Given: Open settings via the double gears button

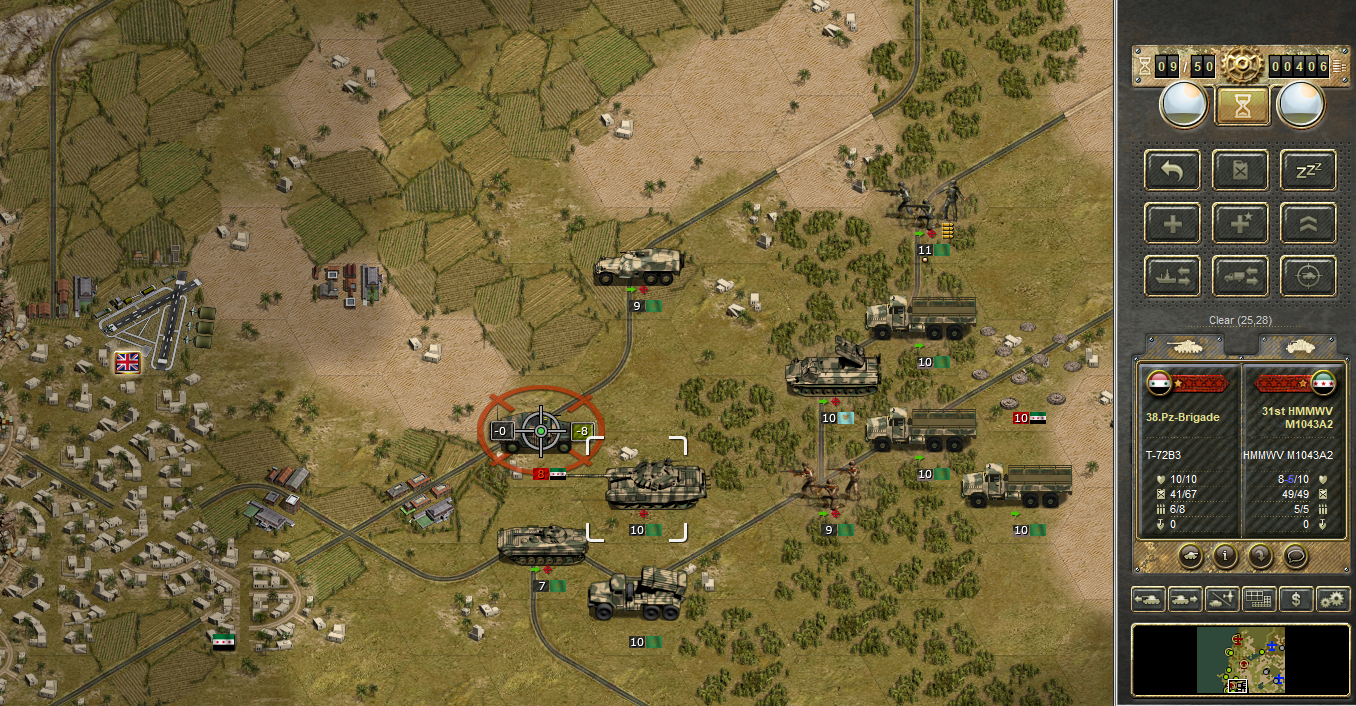Looking at the screenshot, I should click(1333, 599).
